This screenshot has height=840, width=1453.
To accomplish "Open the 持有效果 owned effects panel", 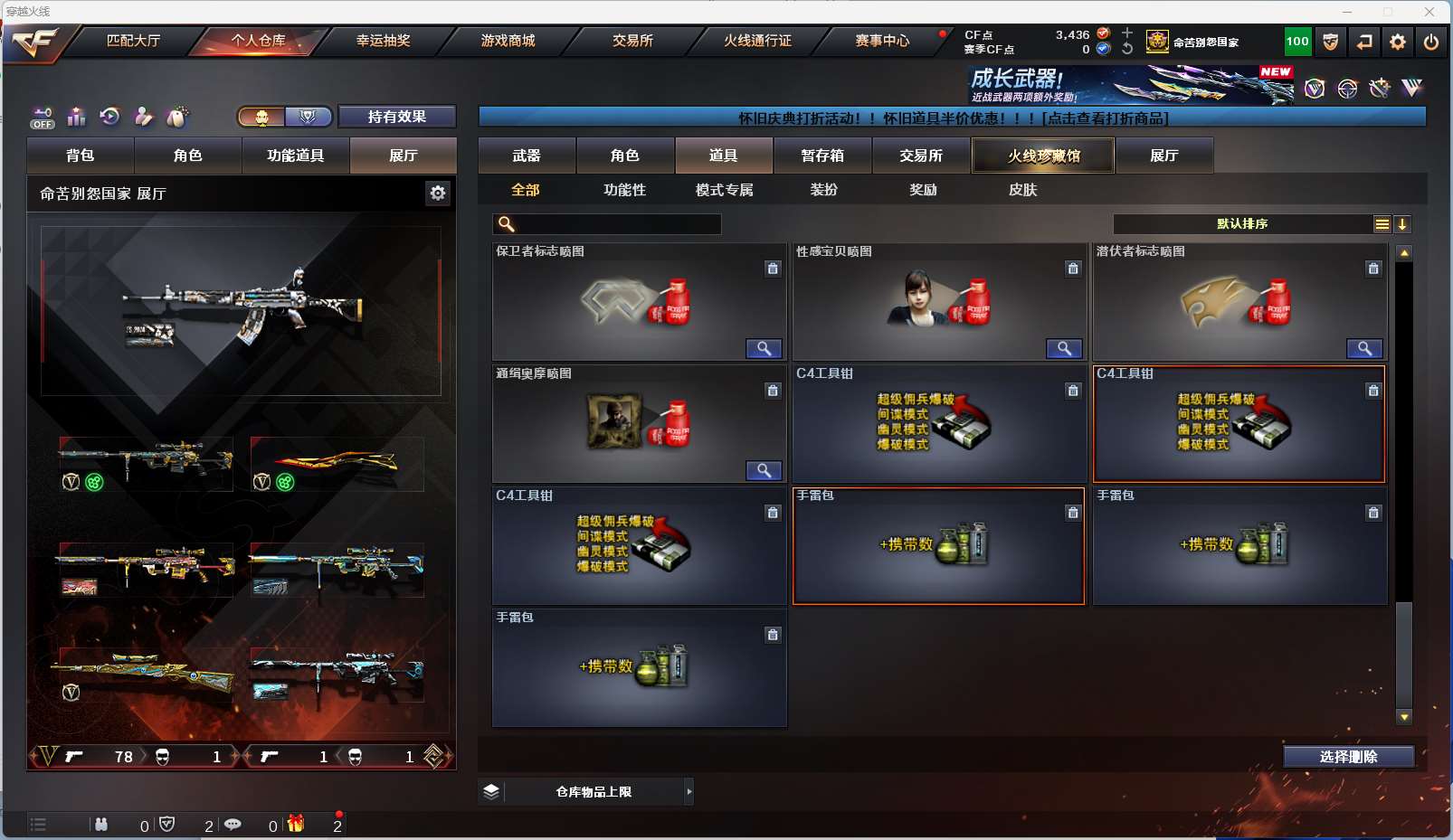I will 396,117.
